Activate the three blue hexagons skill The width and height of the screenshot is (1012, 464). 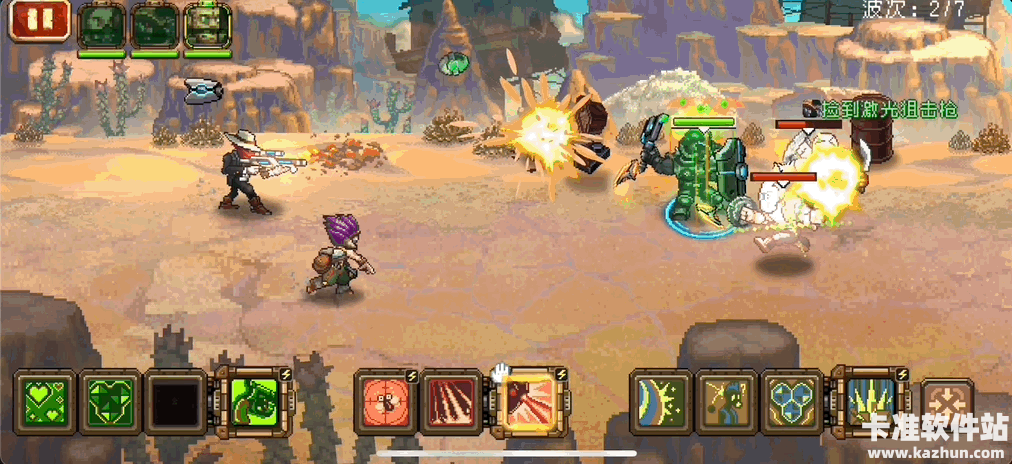pos(793,403)
